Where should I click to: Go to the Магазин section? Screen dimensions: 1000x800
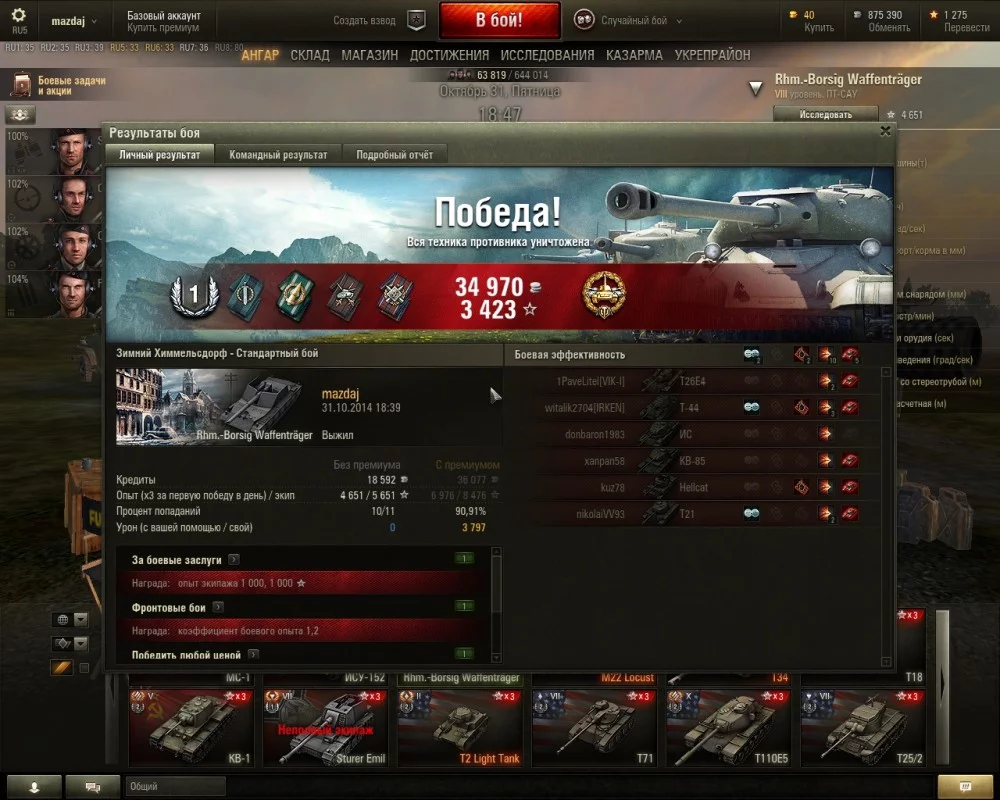click(369, 55)
